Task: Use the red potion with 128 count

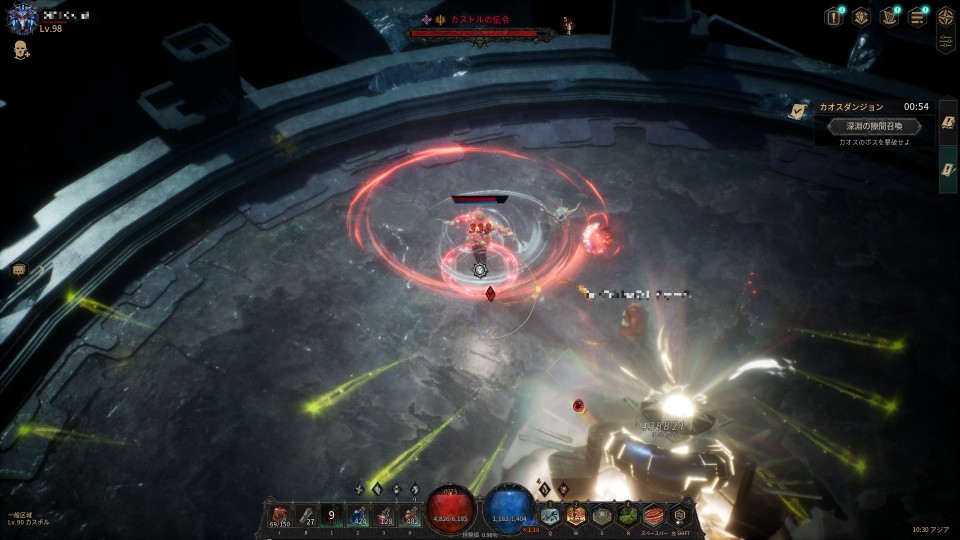Action: click(384, 515)
